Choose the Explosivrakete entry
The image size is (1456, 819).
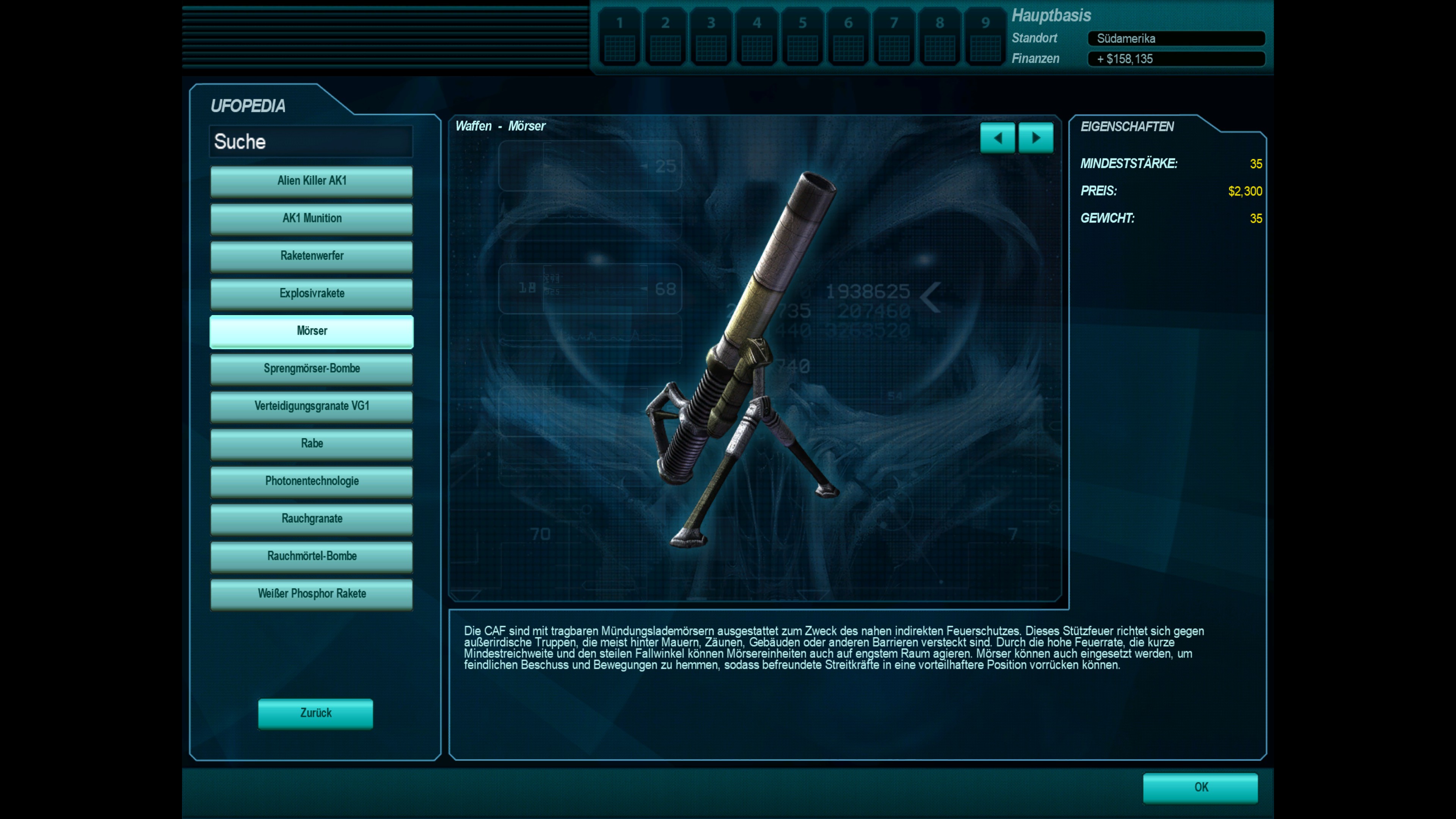tap(311, 293)
